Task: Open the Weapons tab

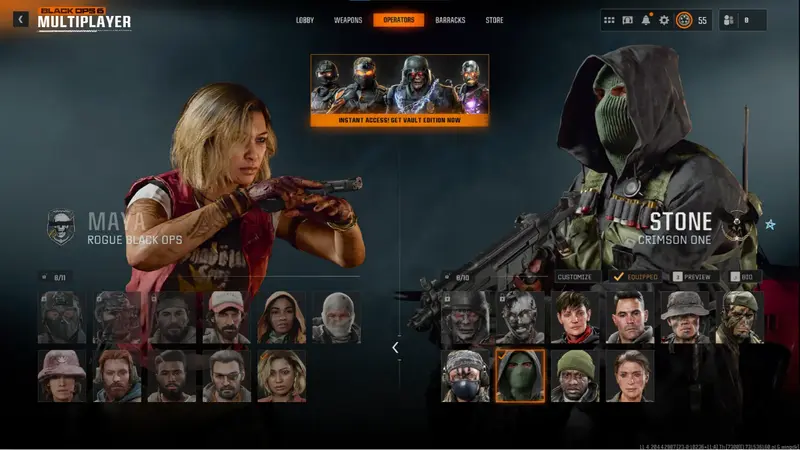Action: point(348,20)
